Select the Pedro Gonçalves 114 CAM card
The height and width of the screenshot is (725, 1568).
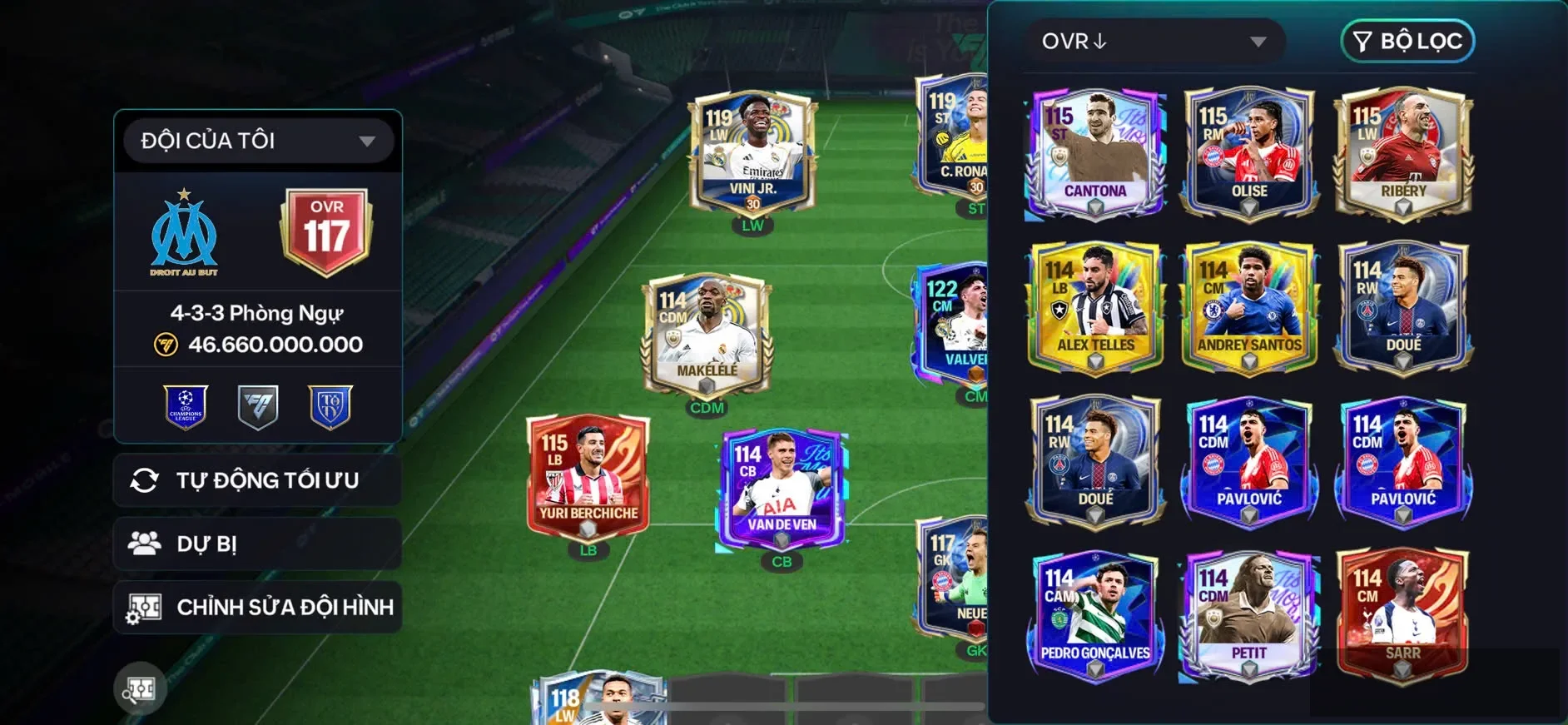click(1094, 616)
